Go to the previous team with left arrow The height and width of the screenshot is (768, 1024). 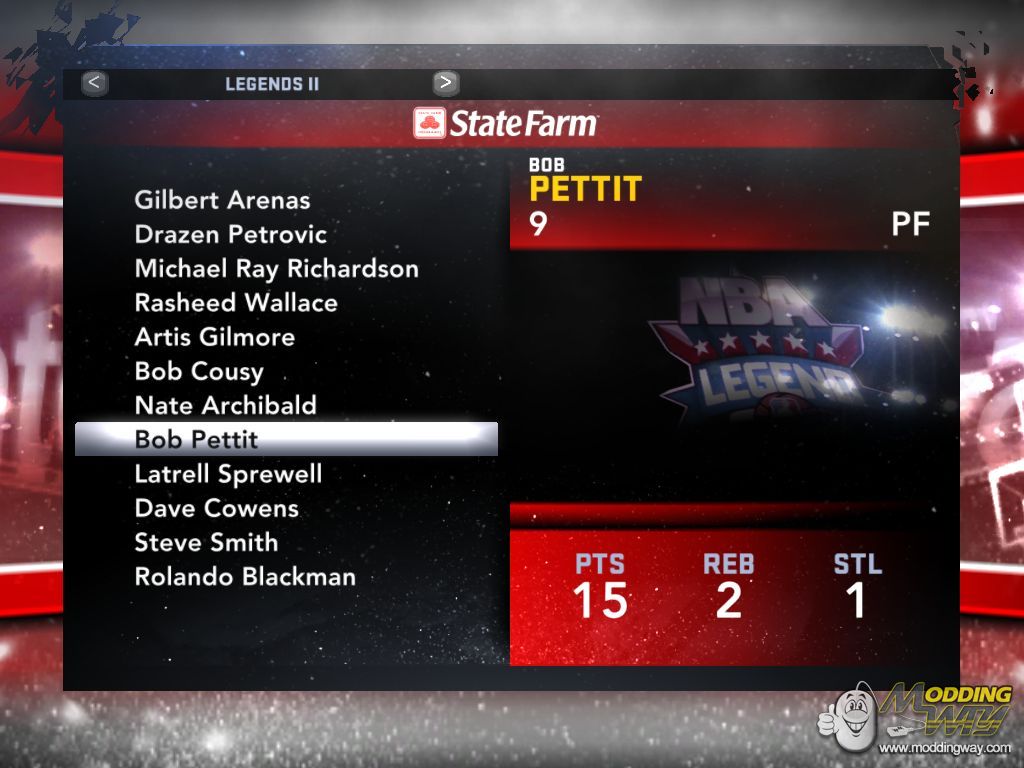[x=94, y=83]
